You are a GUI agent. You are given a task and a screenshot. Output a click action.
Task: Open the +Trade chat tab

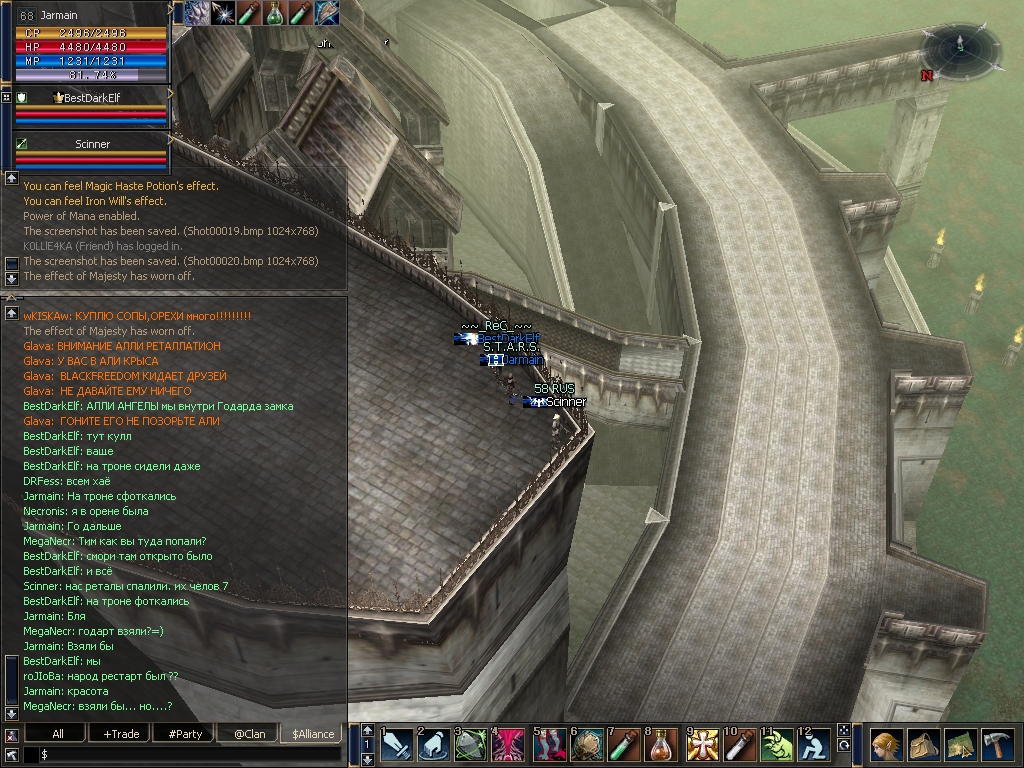[121, 734]
